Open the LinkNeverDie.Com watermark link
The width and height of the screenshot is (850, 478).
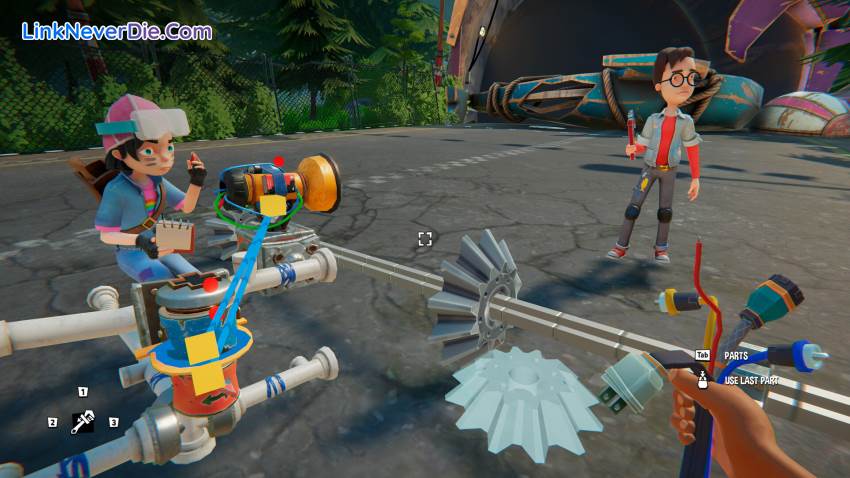point(117,31)
